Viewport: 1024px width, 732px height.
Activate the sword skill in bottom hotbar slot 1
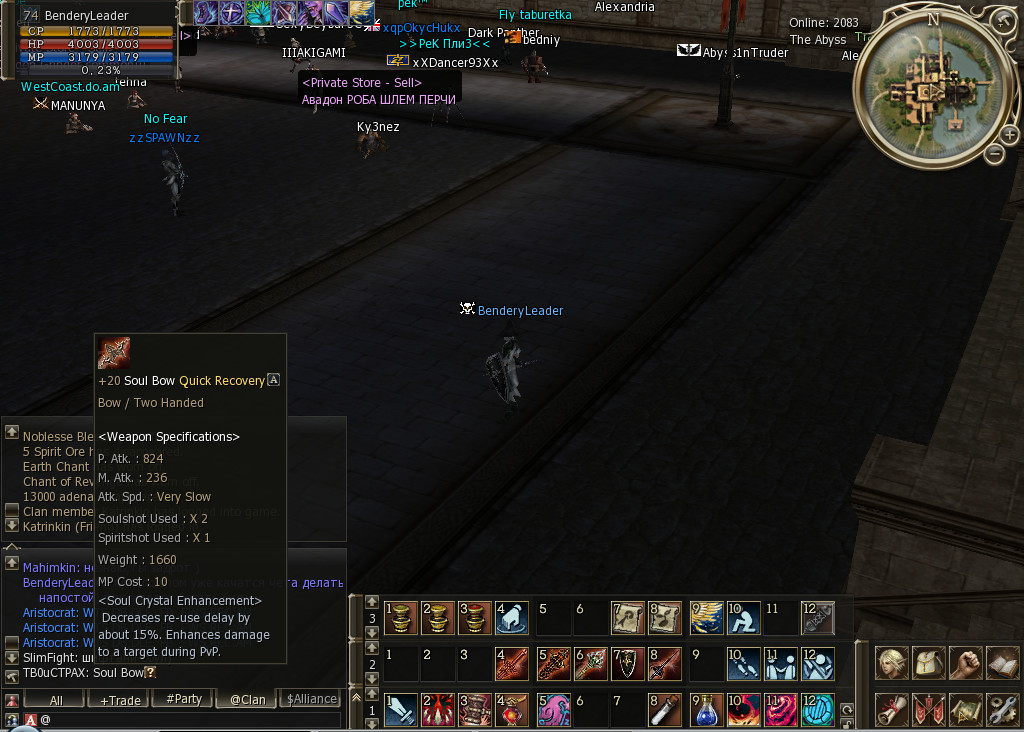401,709
